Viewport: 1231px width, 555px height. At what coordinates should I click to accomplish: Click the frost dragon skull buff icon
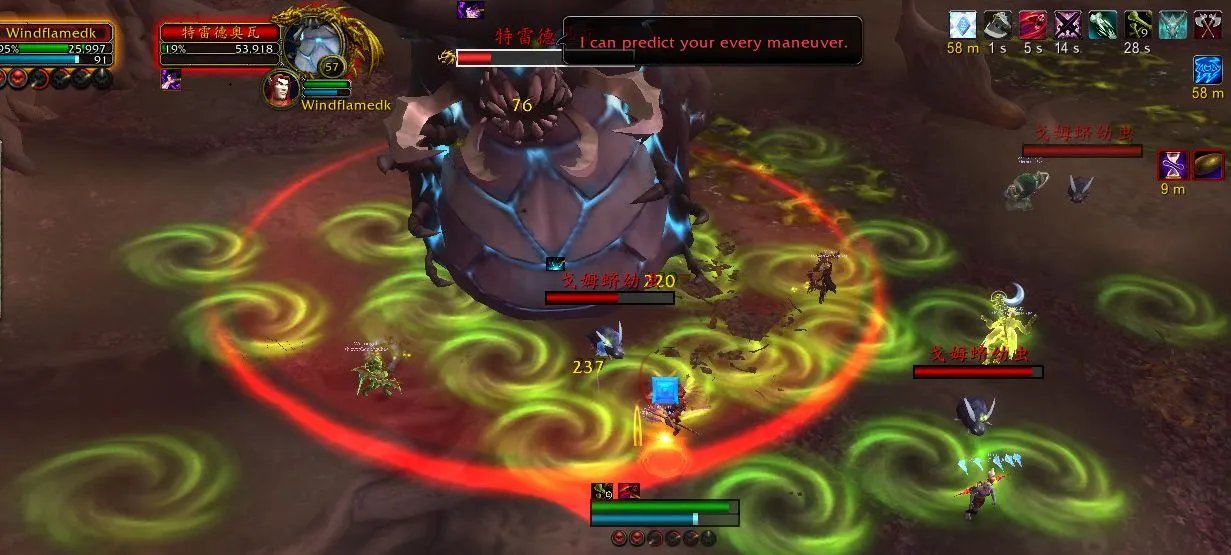(1172, 24)
